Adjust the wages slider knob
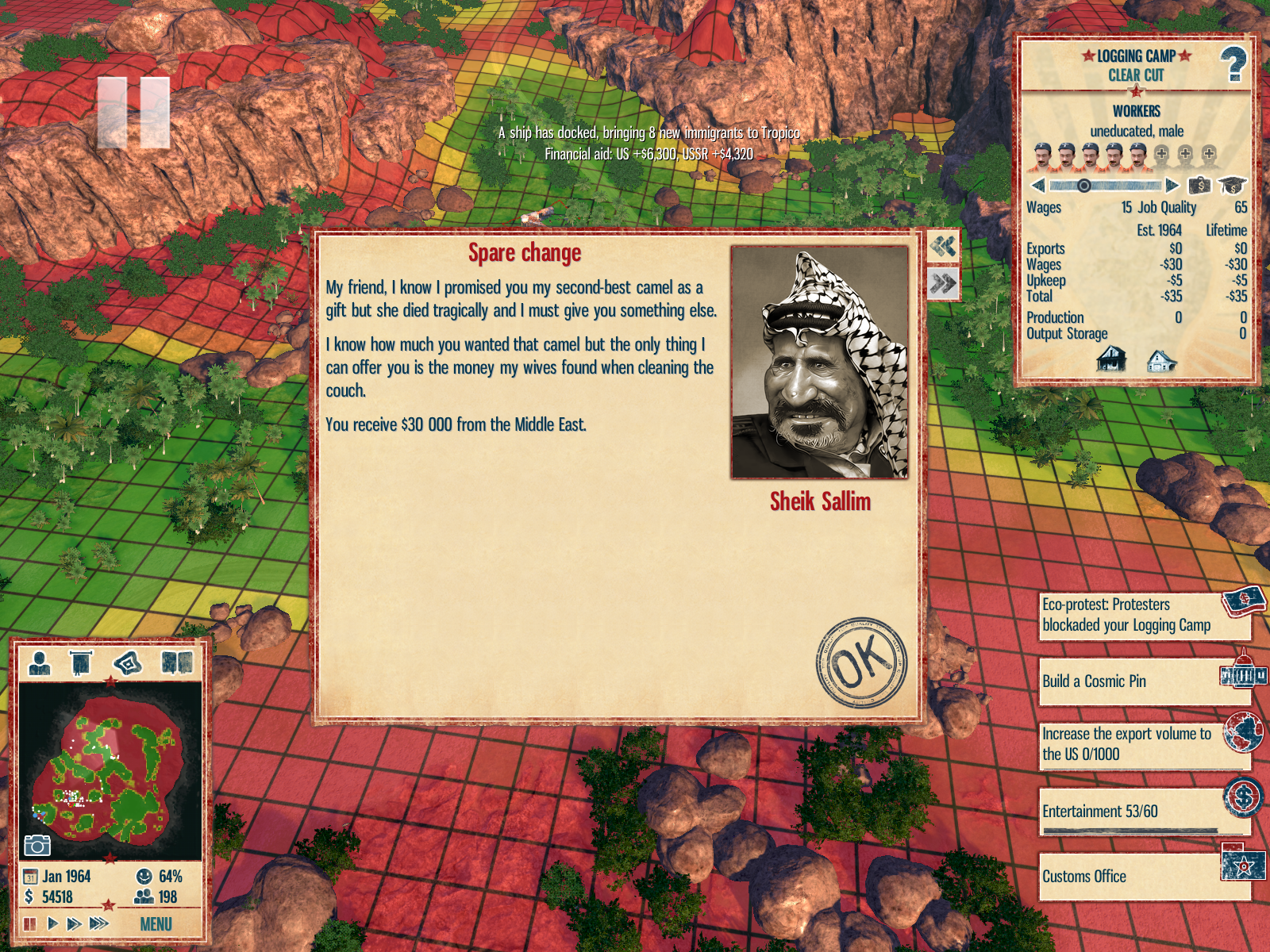 (1083, 186)
